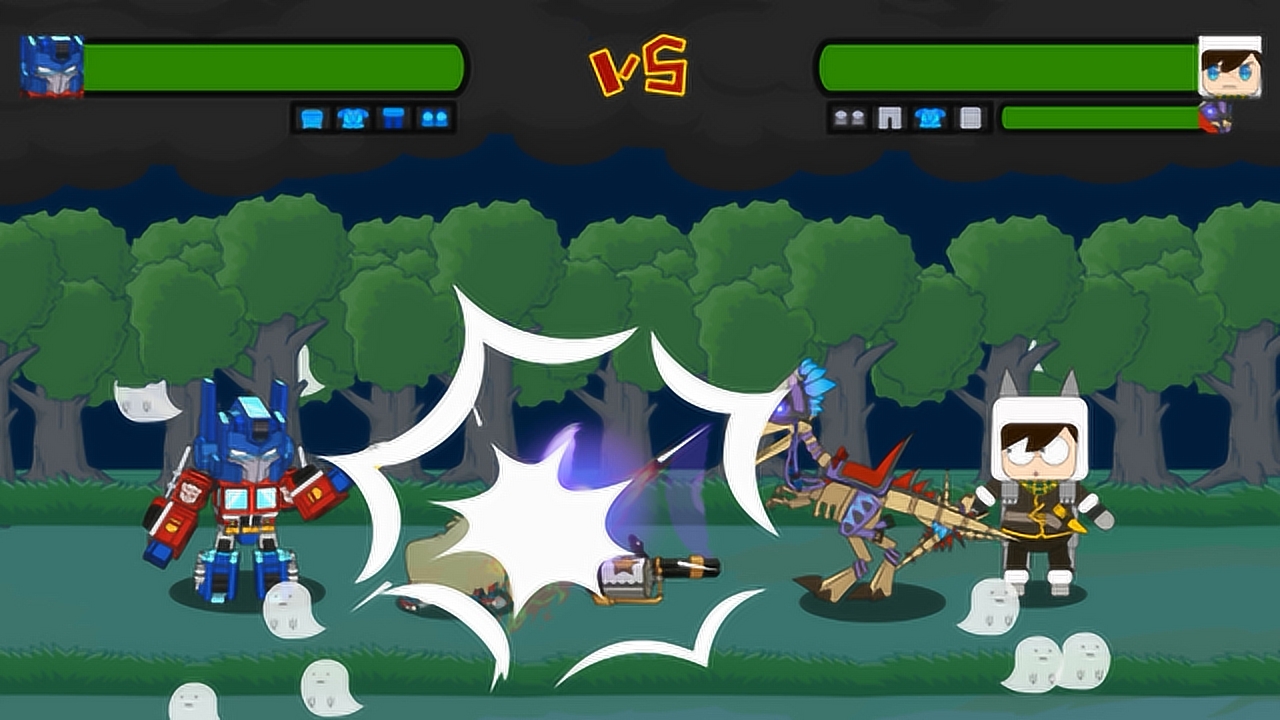This screenshot has width=1280, height=720.
Task: Select Optimus Prime's blue chestplate icon
Action: click(x=352, y=118)
